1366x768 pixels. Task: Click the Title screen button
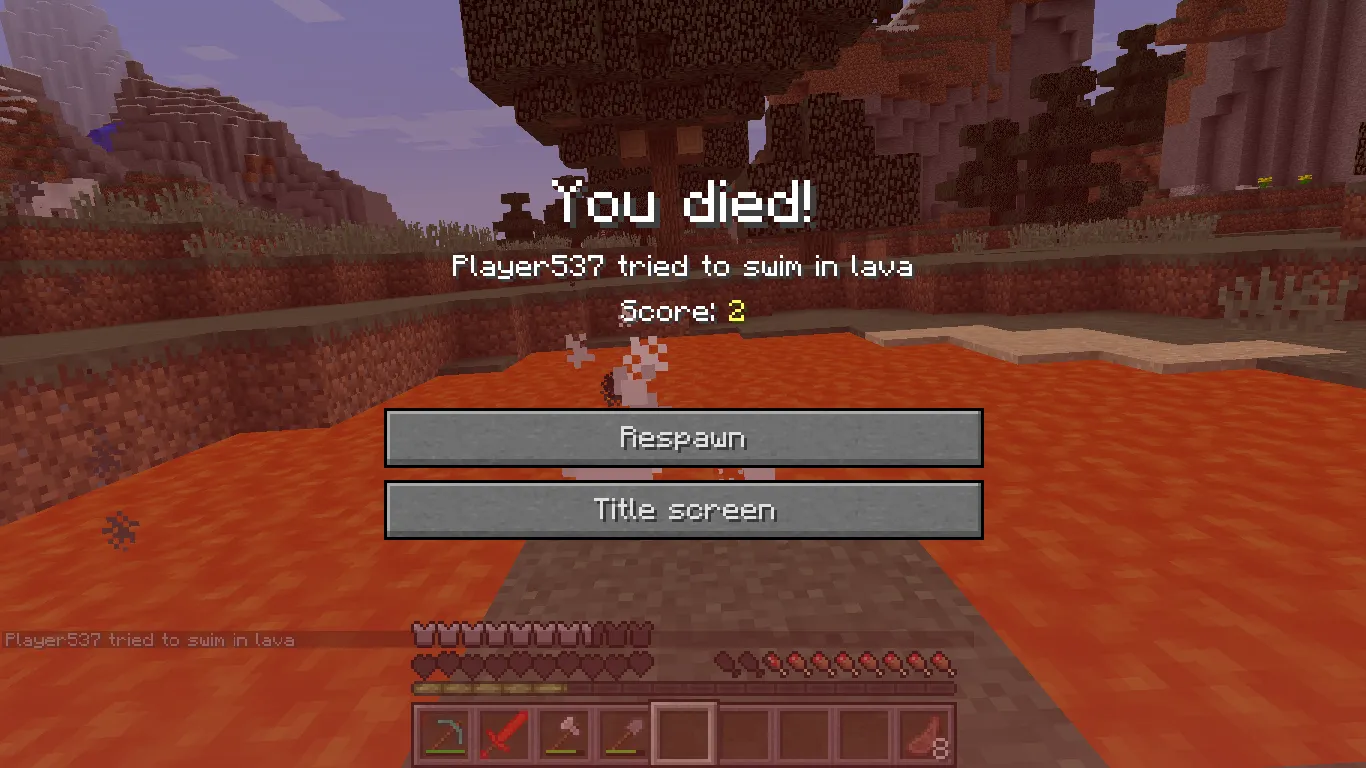683,509
